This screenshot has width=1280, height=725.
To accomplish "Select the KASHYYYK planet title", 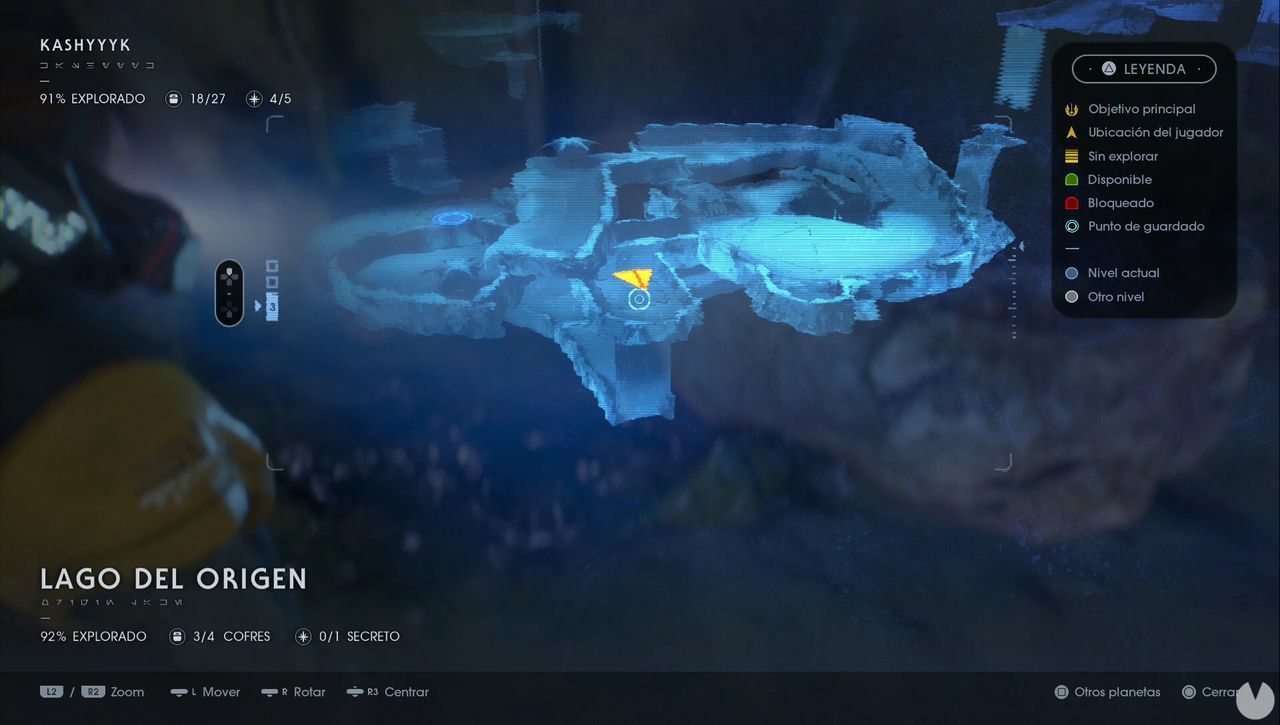I will coord(85,45).
